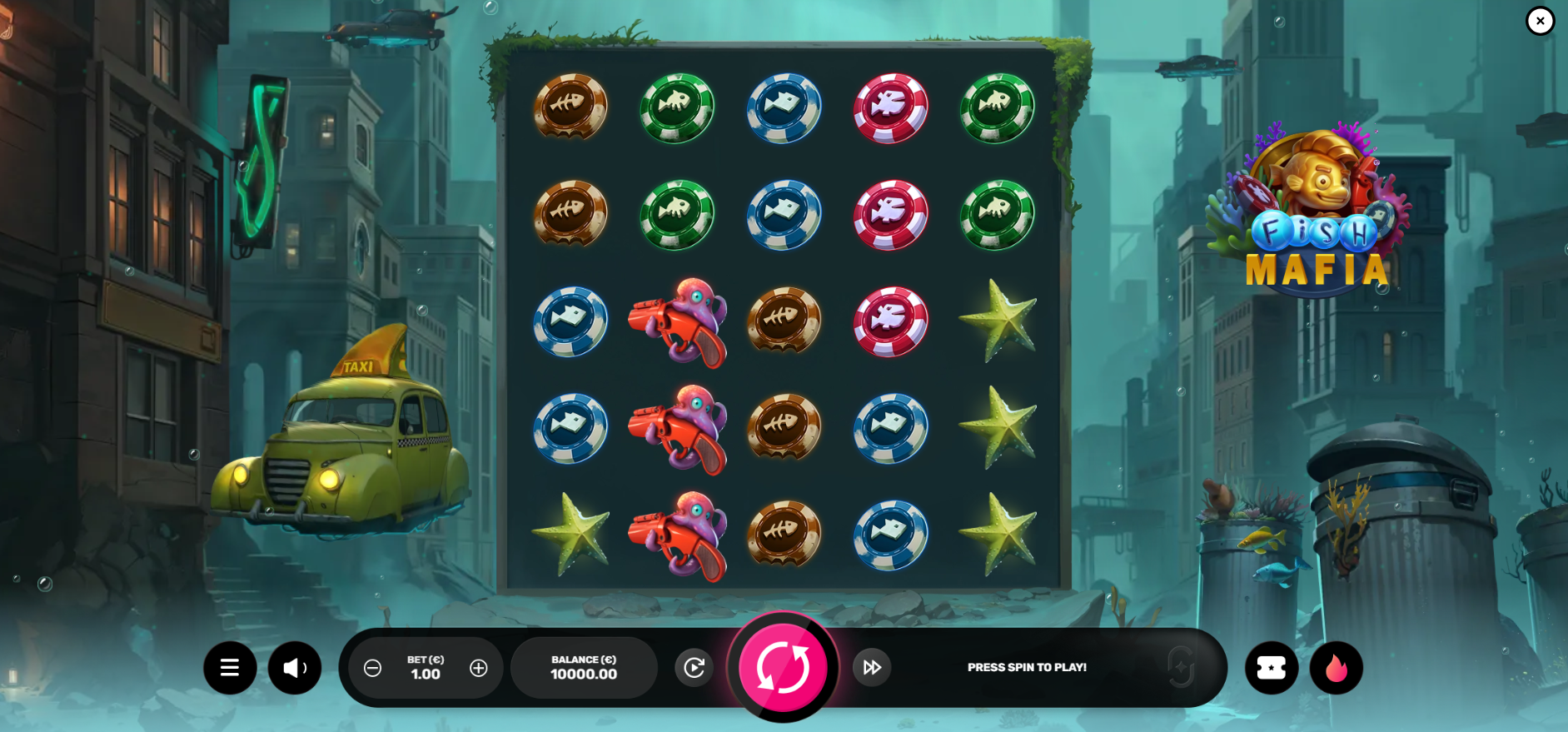Viewport: 1568px width, 732px height.
Task: Click the pink flame feature button
Action: click(1336, 668)
